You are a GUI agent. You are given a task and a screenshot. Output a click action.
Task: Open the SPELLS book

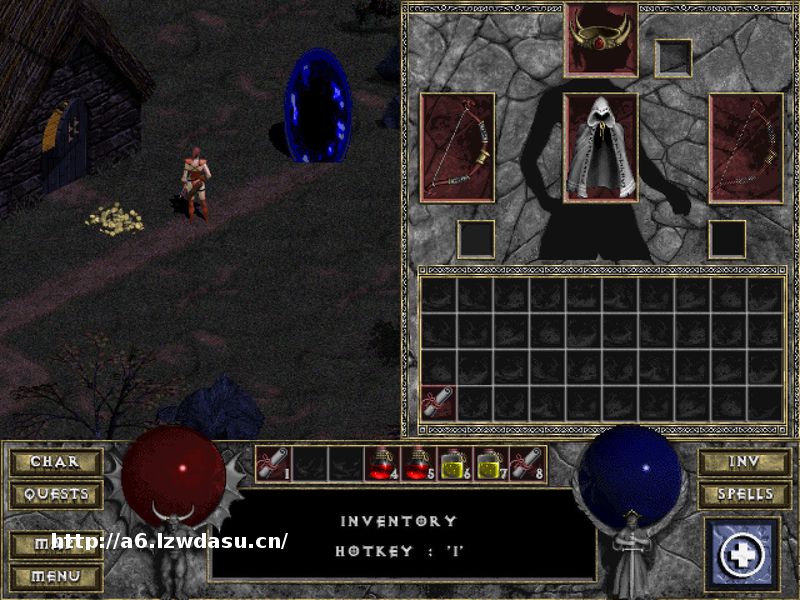[744, 494]
